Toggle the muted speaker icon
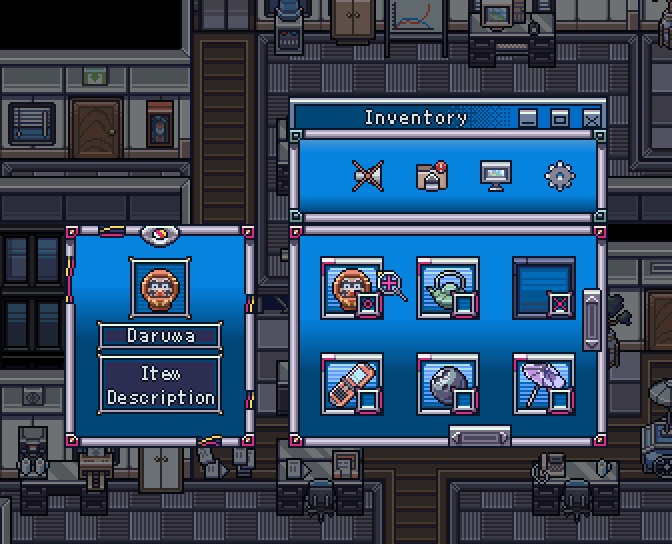672x544 pixels. pyautogui.click(x=367, y=176)
